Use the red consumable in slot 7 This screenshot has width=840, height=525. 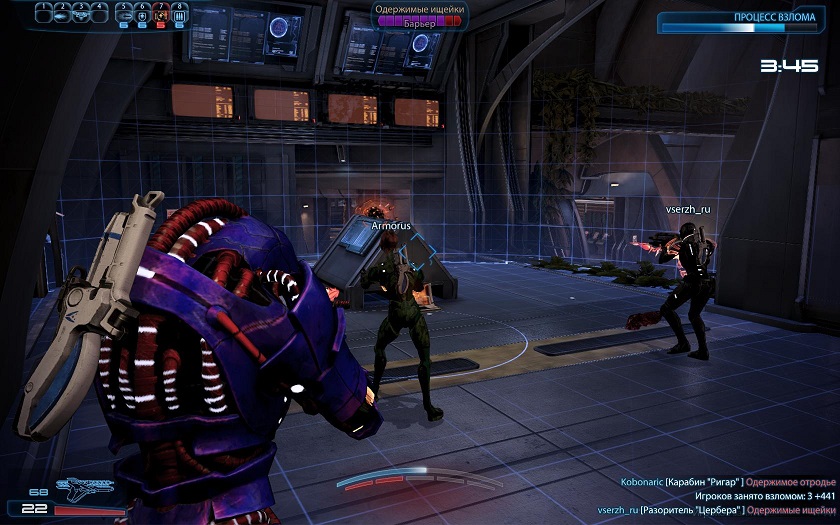(160, 16)
